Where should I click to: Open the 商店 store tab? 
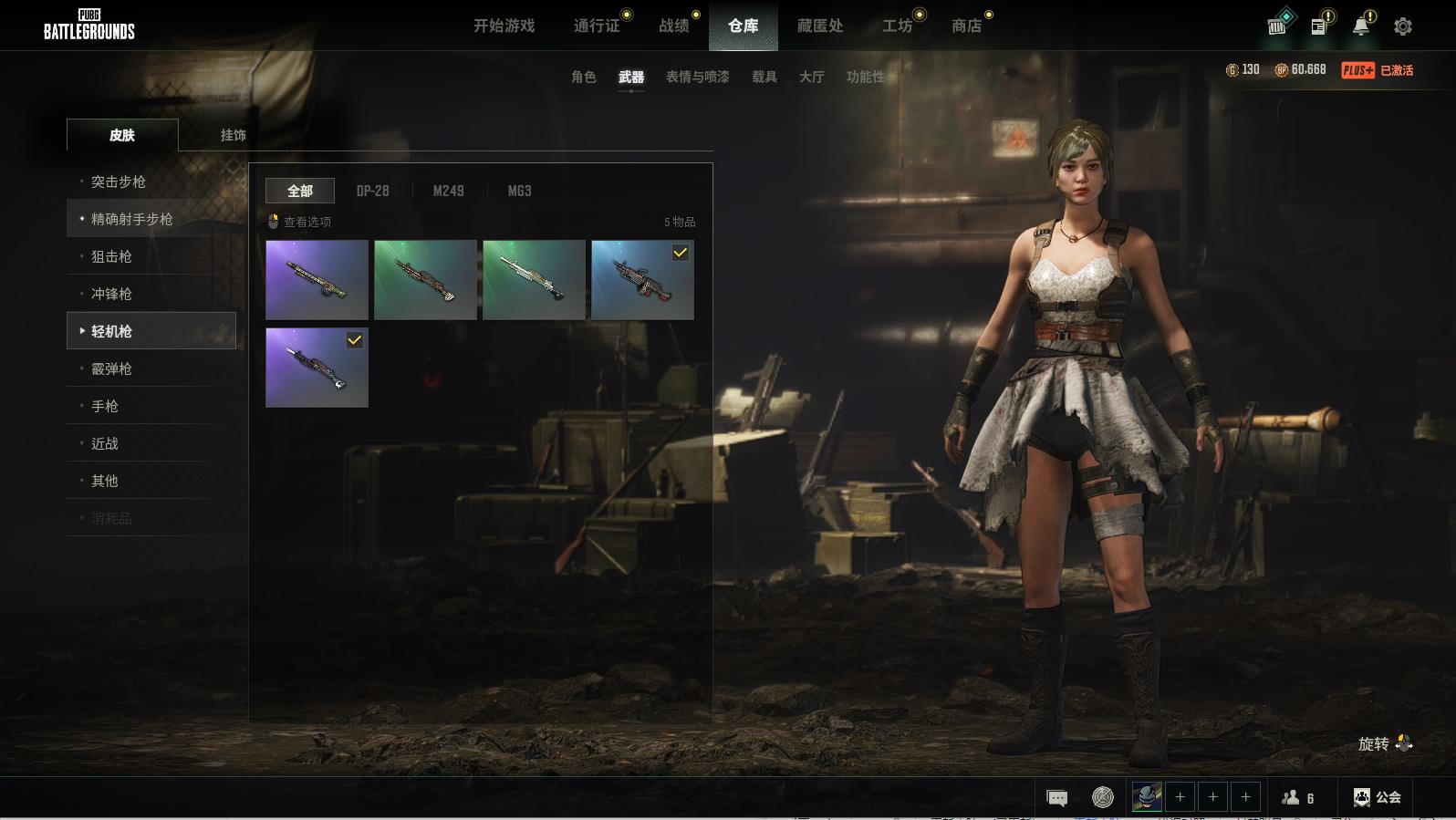click(966, 26)
